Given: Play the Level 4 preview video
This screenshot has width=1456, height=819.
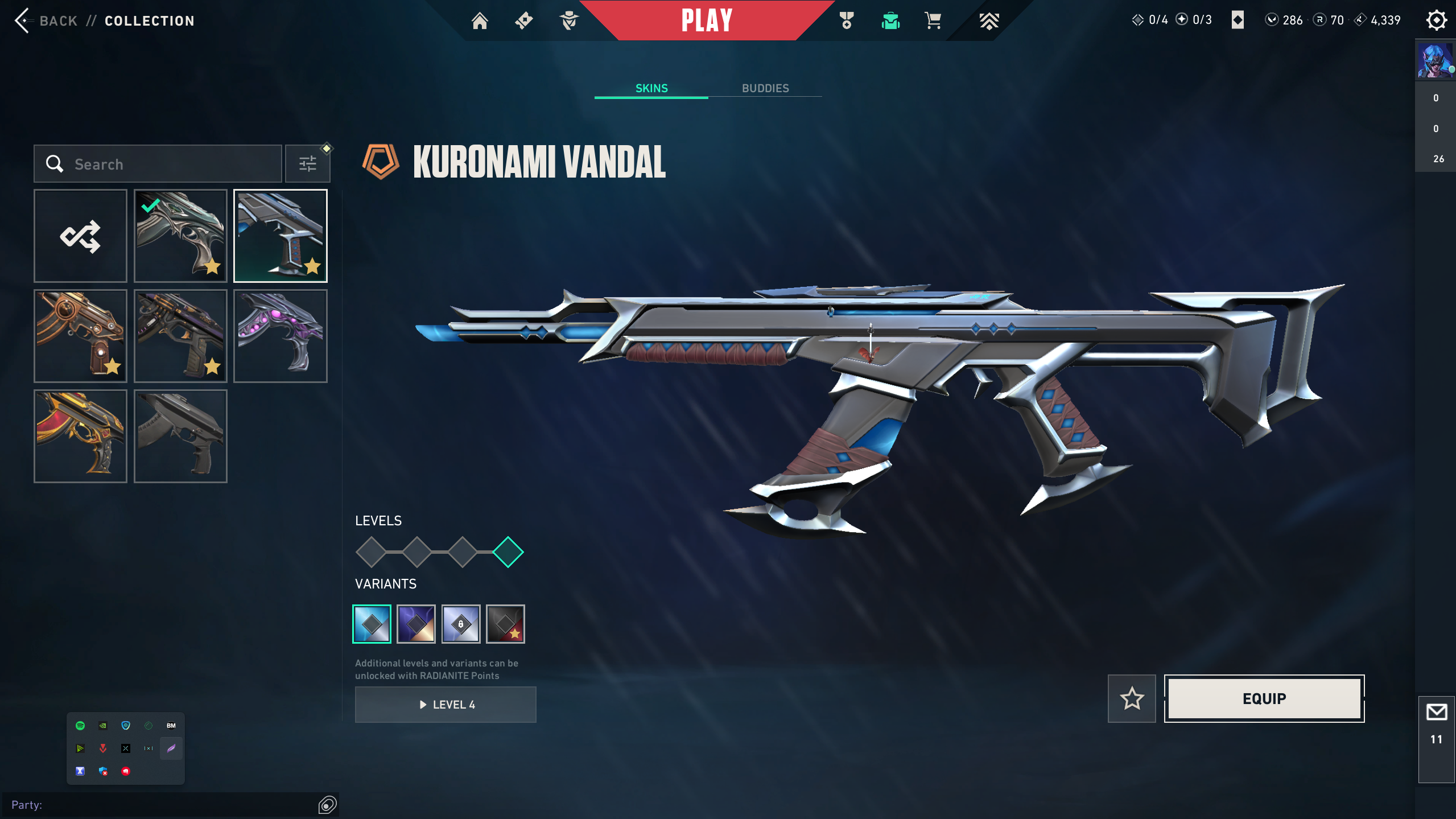Looking at the screenshot, I should pyautogui.click(x=446, y=705).
